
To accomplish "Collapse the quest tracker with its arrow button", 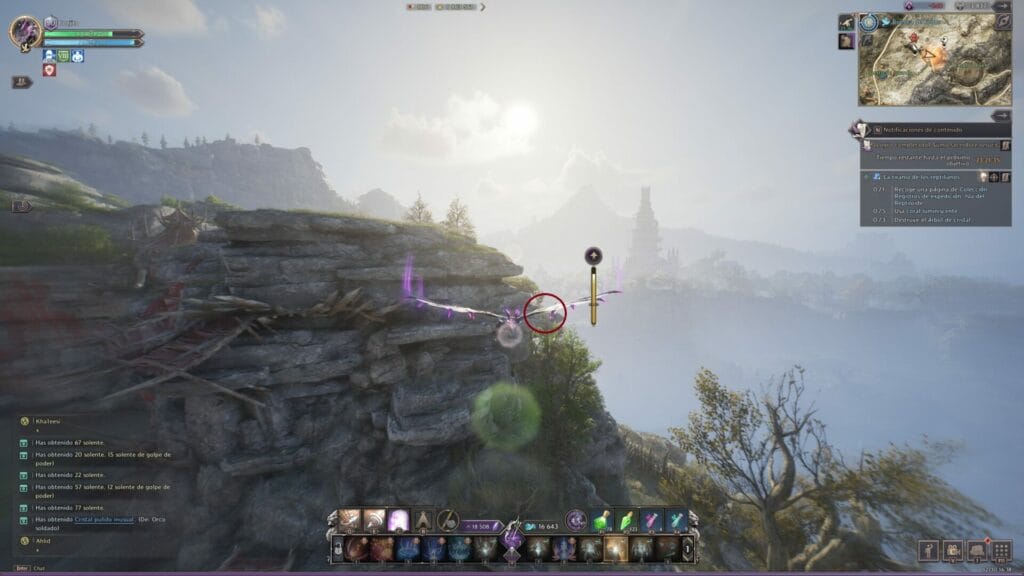I will (x=1001, y=116).
